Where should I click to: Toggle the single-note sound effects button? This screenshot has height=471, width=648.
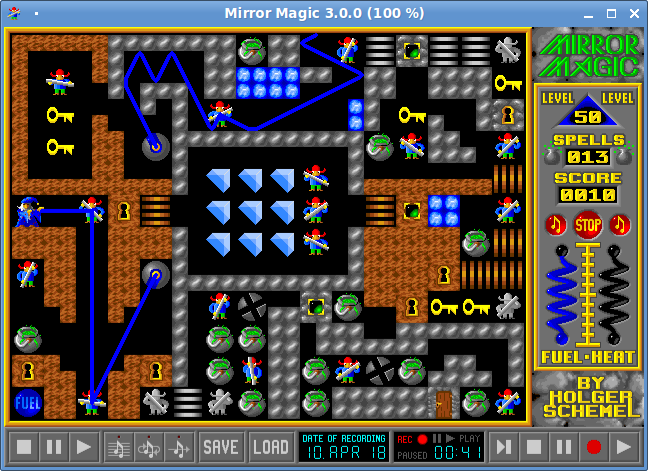click(x=180, y=446)
